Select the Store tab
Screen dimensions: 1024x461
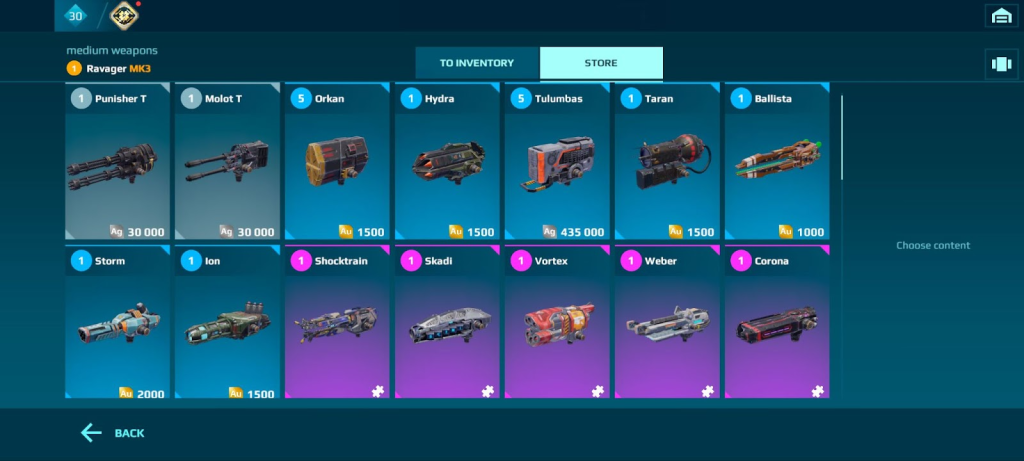601,63
